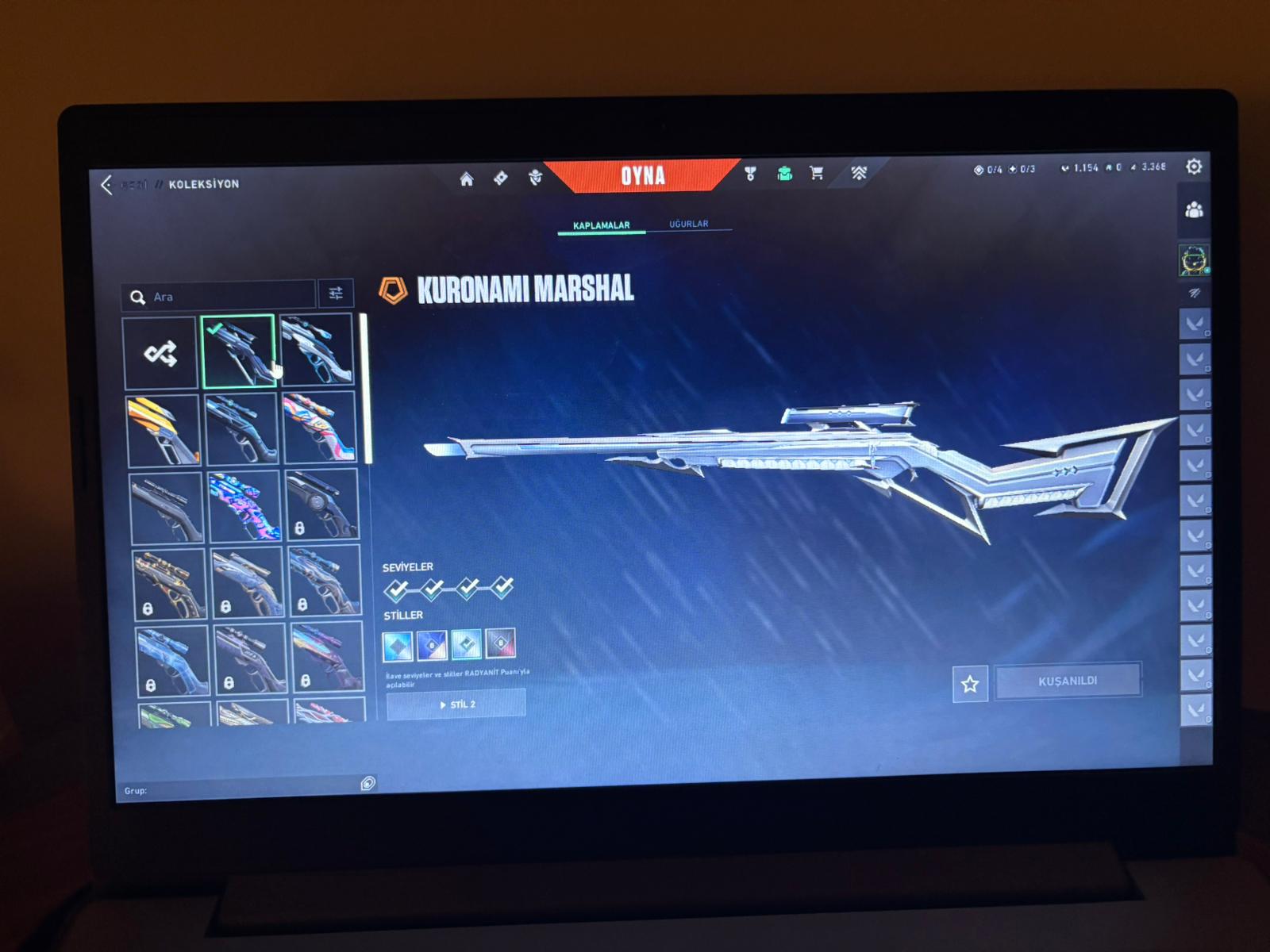
Task: Click the red OYNA play button
Action: [x=642, y=175]
